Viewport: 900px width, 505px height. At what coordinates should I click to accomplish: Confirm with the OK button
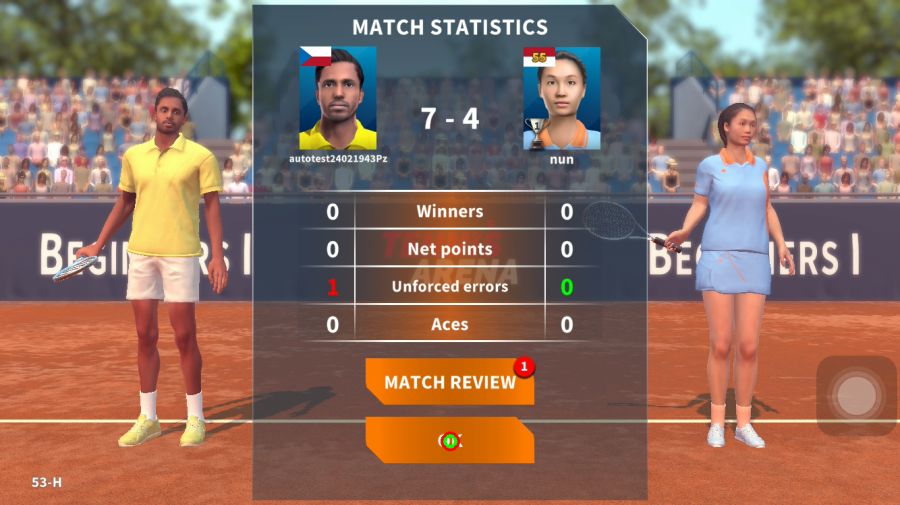click(x=449, y=440)
